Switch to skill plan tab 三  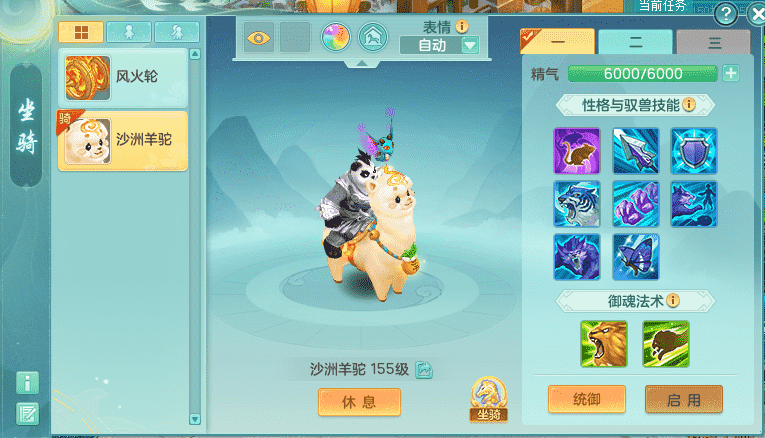712,43
